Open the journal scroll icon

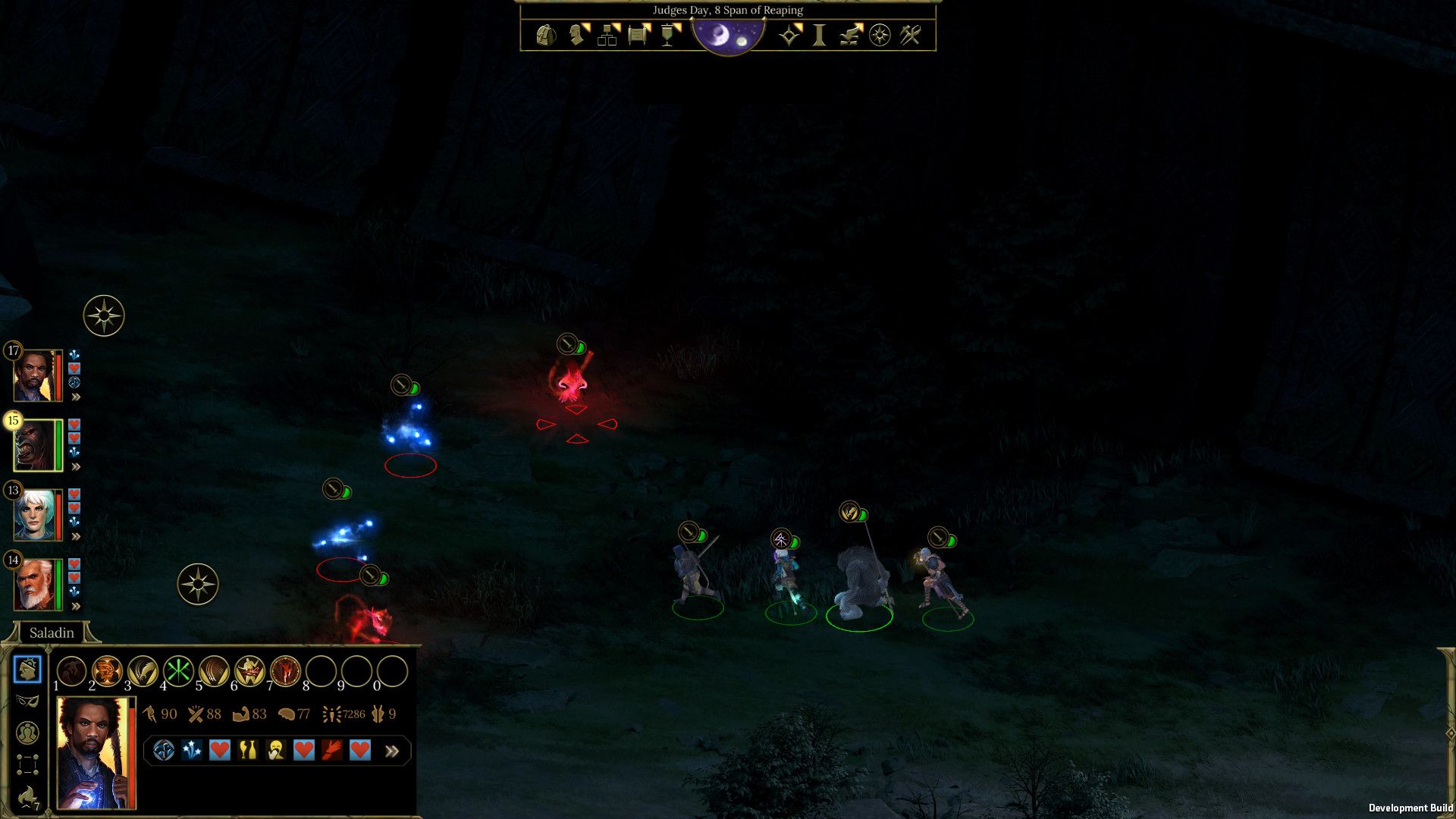tap(639, 35)
